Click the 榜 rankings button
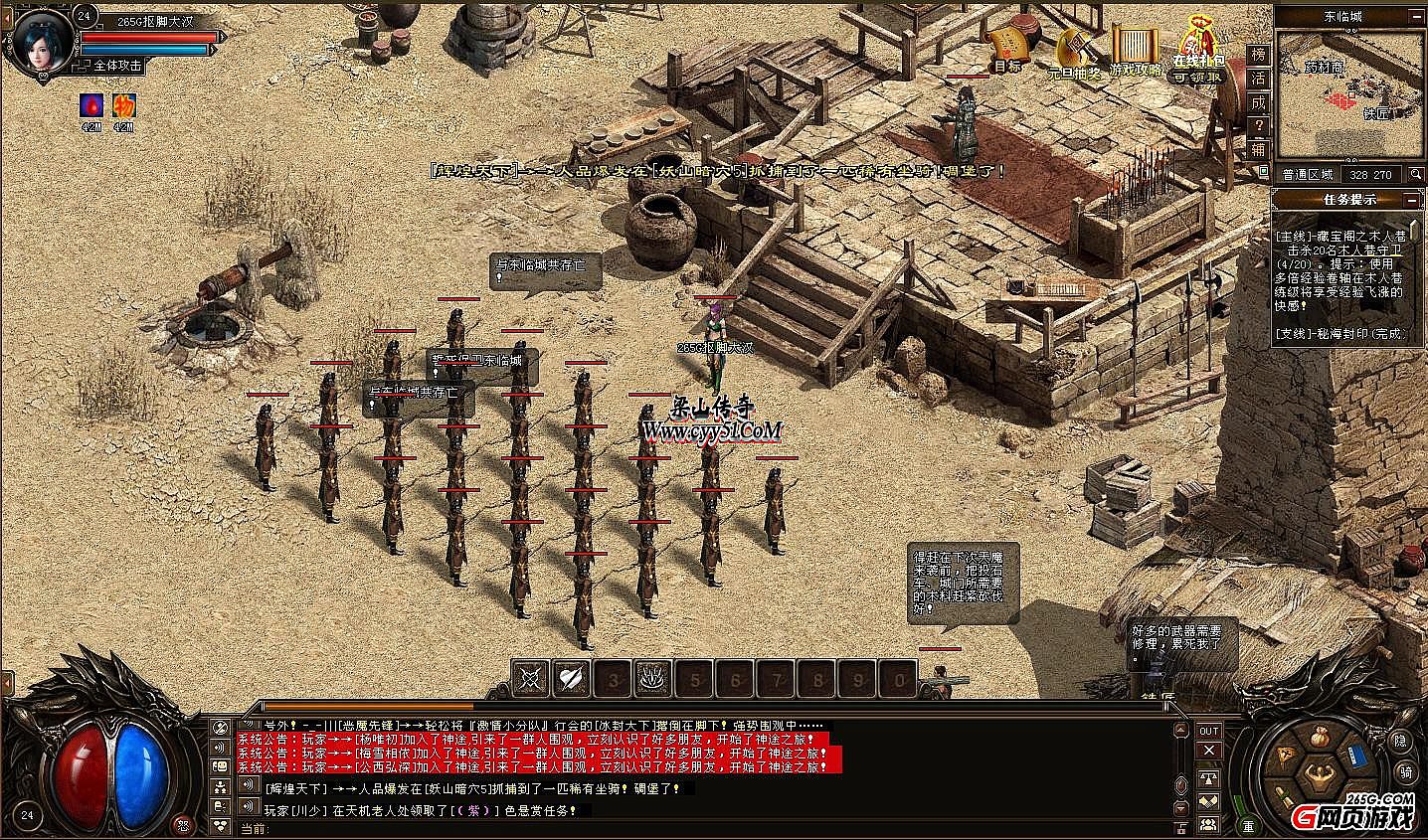1428x840 pixels. tap(1258, 54)
